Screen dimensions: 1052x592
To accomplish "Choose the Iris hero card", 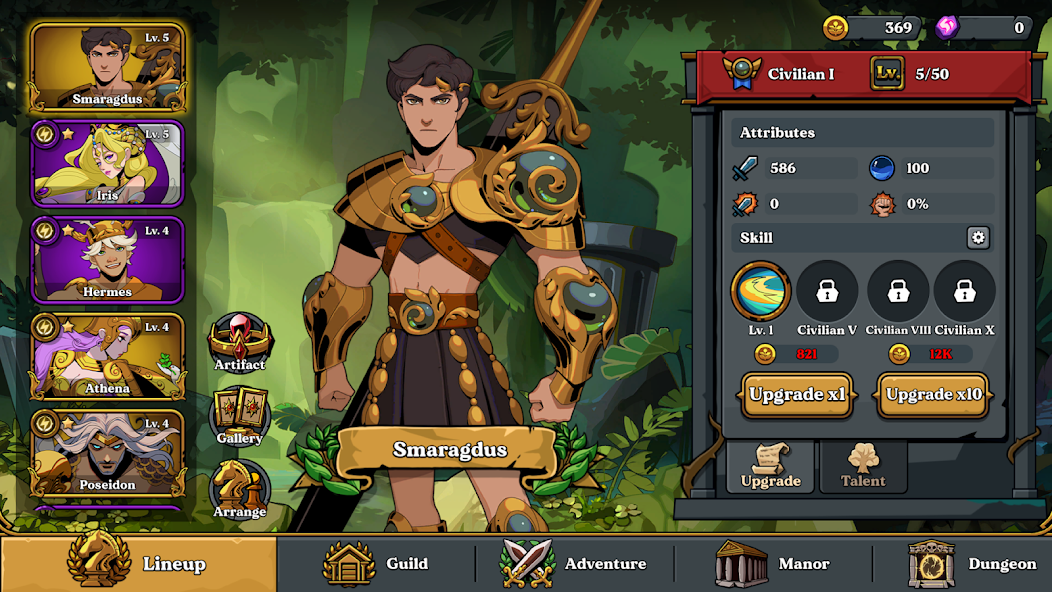I will click(x=108, y=163).
